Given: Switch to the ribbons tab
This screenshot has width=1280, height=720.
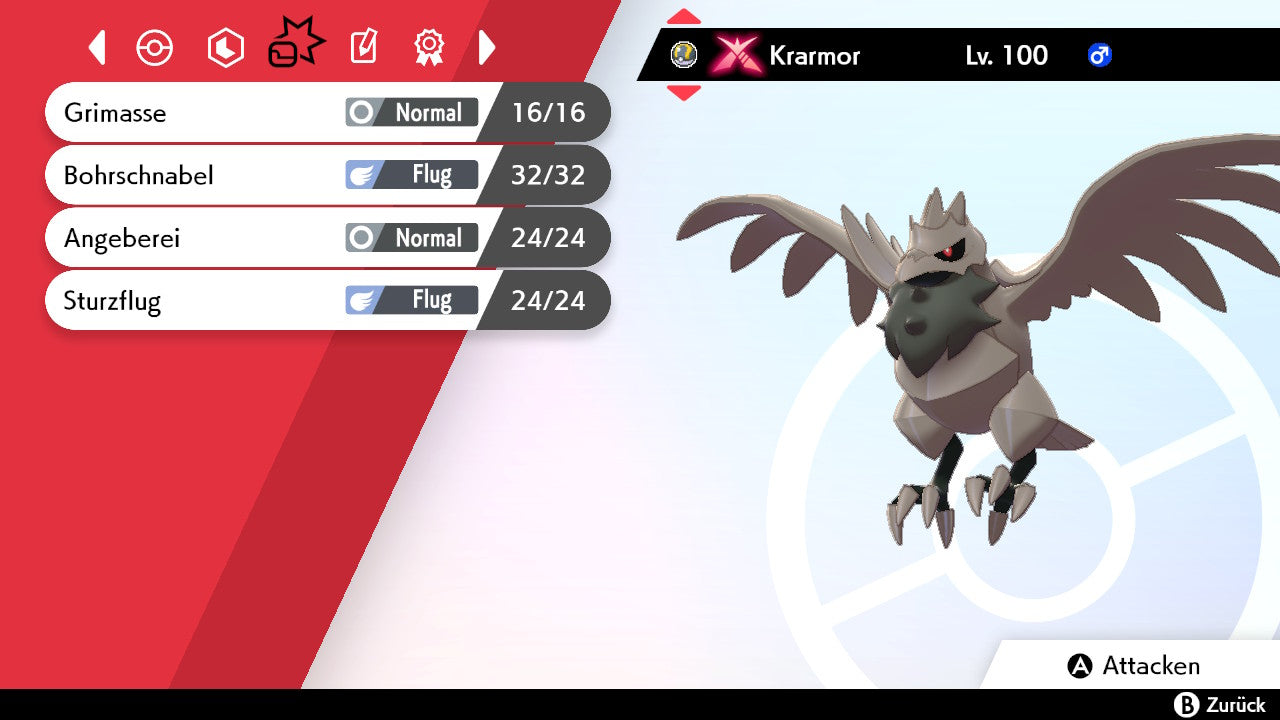Looking at the screenshot, I should tap(429, 47).
